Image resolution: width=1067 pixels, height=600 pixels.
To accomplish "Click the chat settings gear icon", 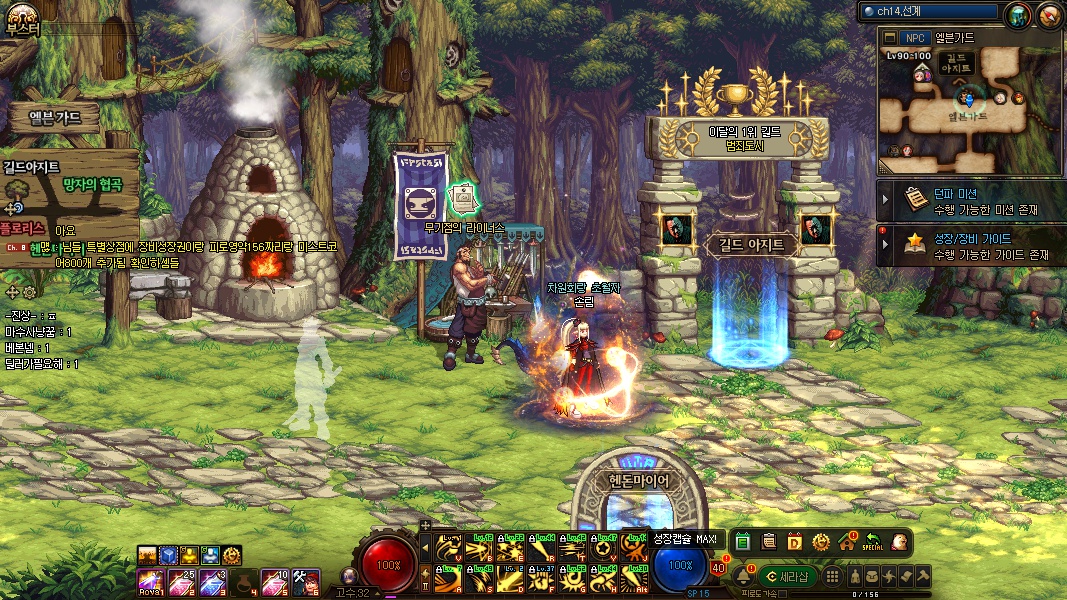I will (29, 292).
